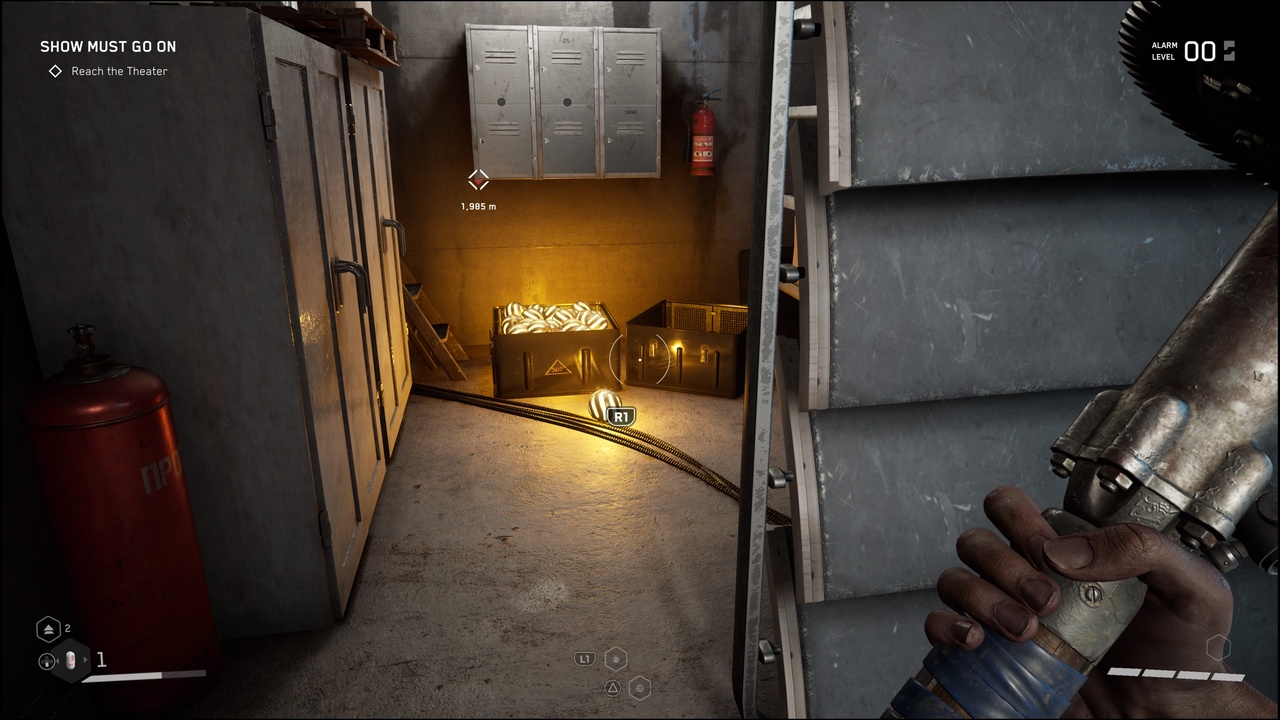1280x720 pixels.
Task: Toggle the R1 pickup prompt on the glowing loot
Action: pos(621,415)
